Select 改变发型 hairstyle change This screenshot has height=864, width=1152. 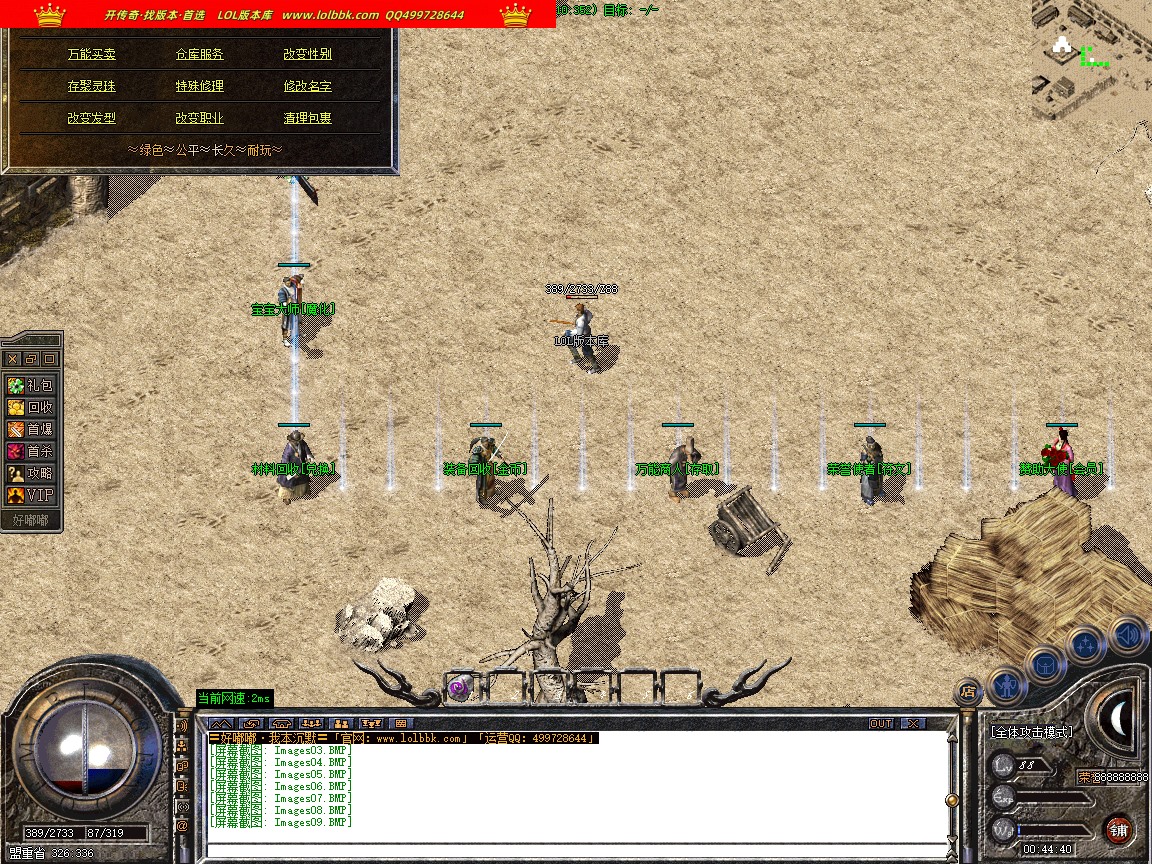(92, 118)
